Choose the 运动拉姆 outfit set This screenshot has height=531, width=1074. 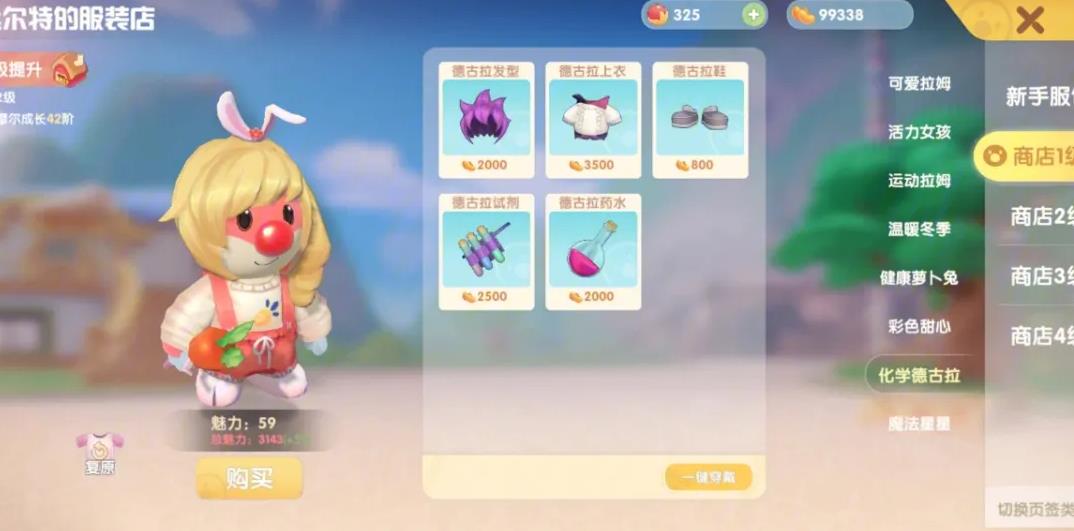click(x=919, y=181)
